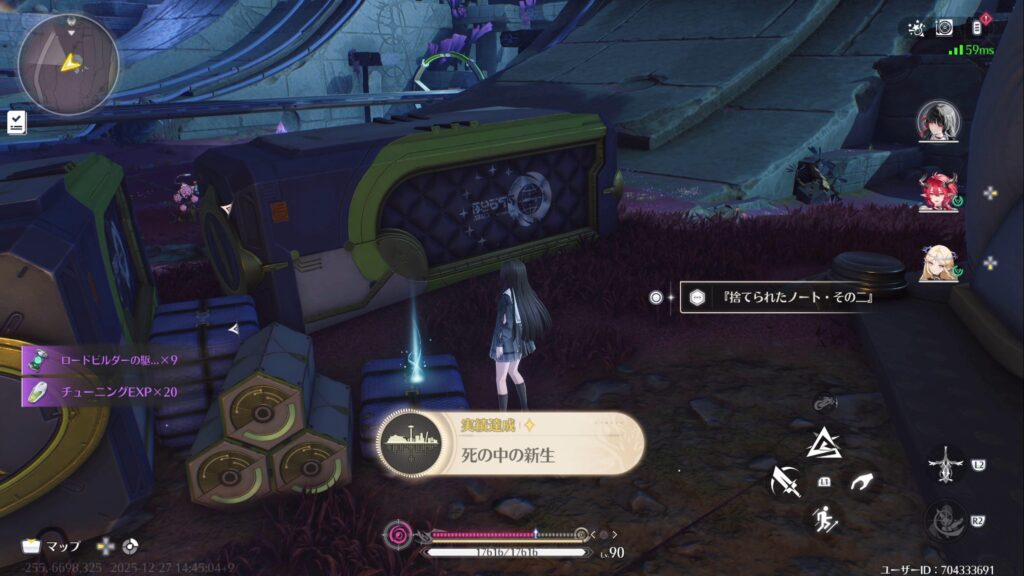Summon the motorcycle vehicle icon
Screen dimensions: 1024x576
pyautogui.click(x=824, y=402)
